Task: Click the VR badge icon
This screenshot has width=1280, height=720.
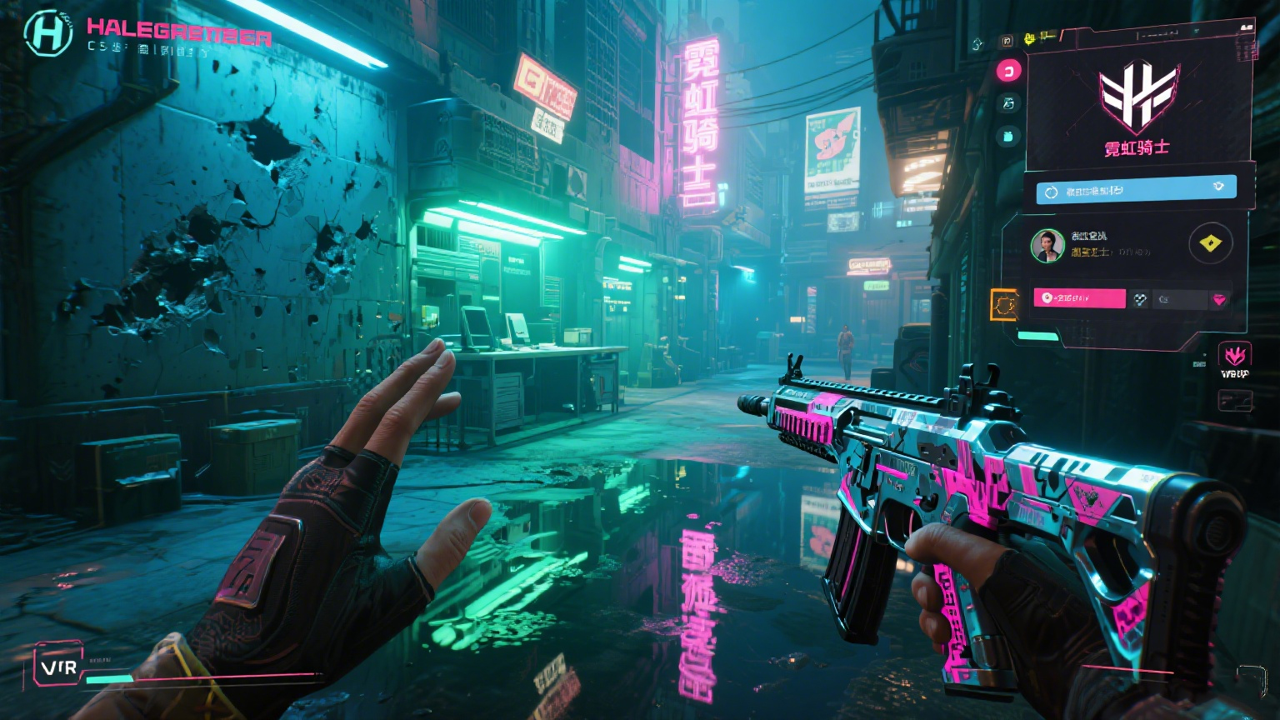Action: tap(57, 663)
